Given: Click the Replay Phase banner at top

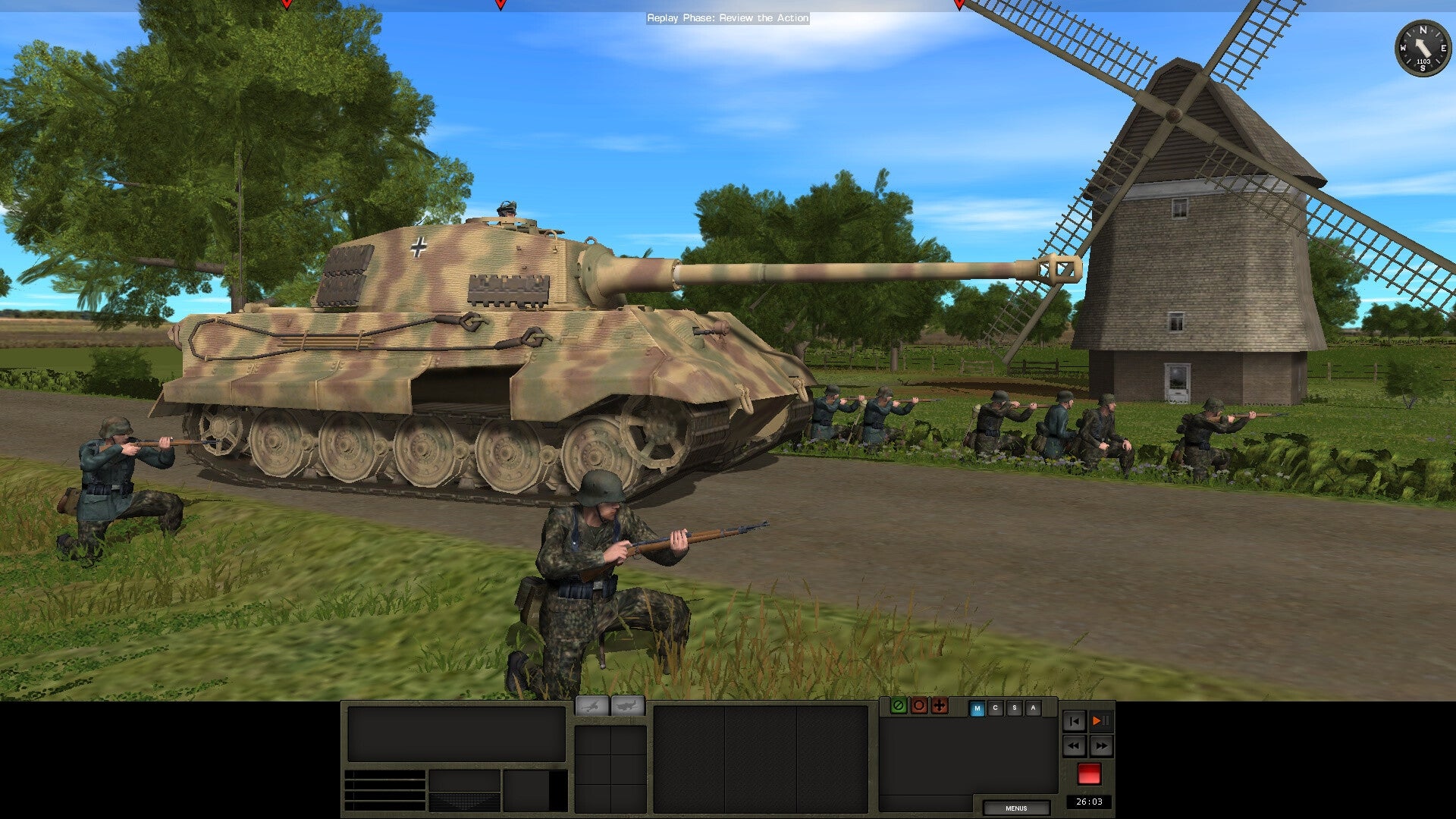Looking at the screenshot, I should (728, 18).
